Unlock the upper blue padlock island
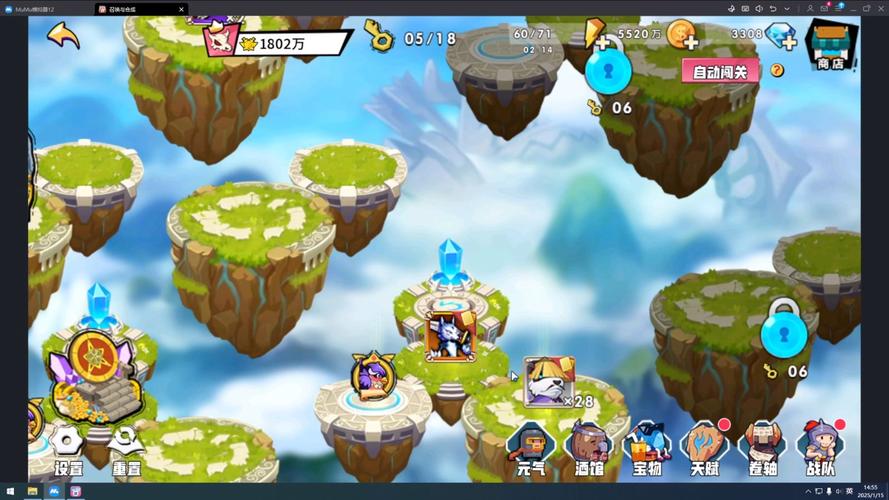The height and width of the screenshot is (500, 889). [x=608, y=72]
